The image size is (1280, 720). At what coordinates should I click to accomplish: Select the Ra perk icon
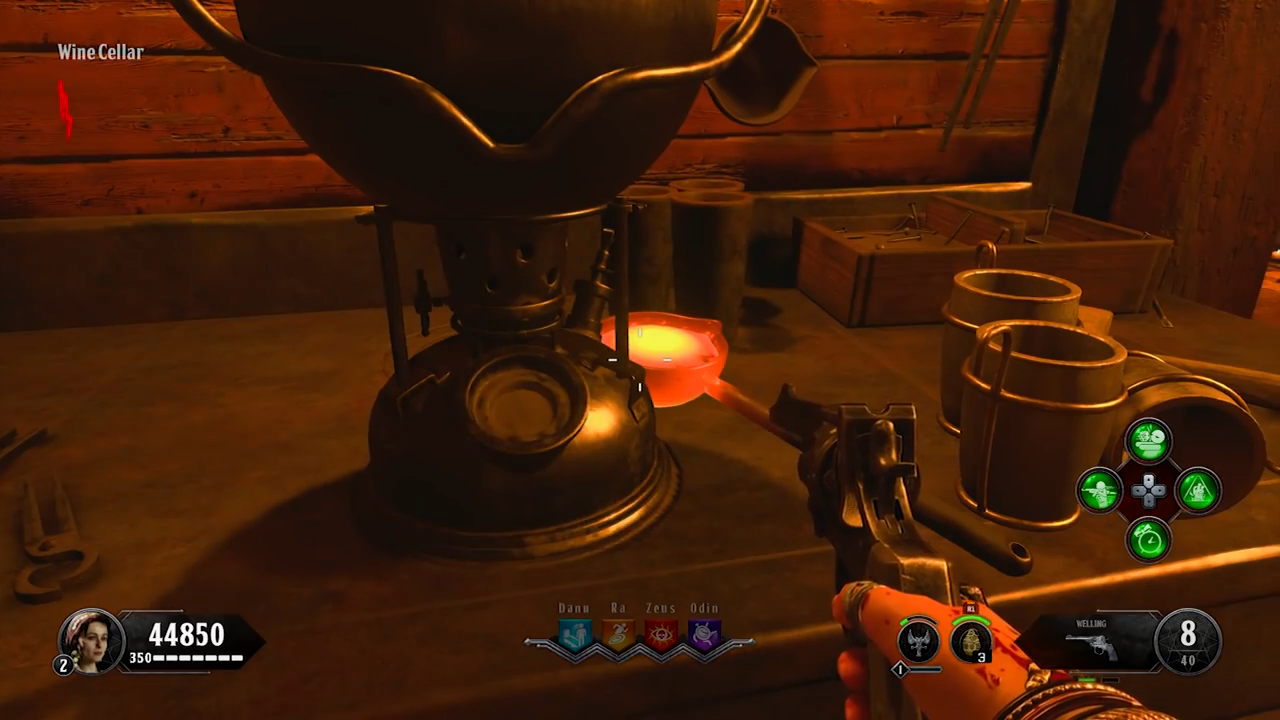(618, 636)
